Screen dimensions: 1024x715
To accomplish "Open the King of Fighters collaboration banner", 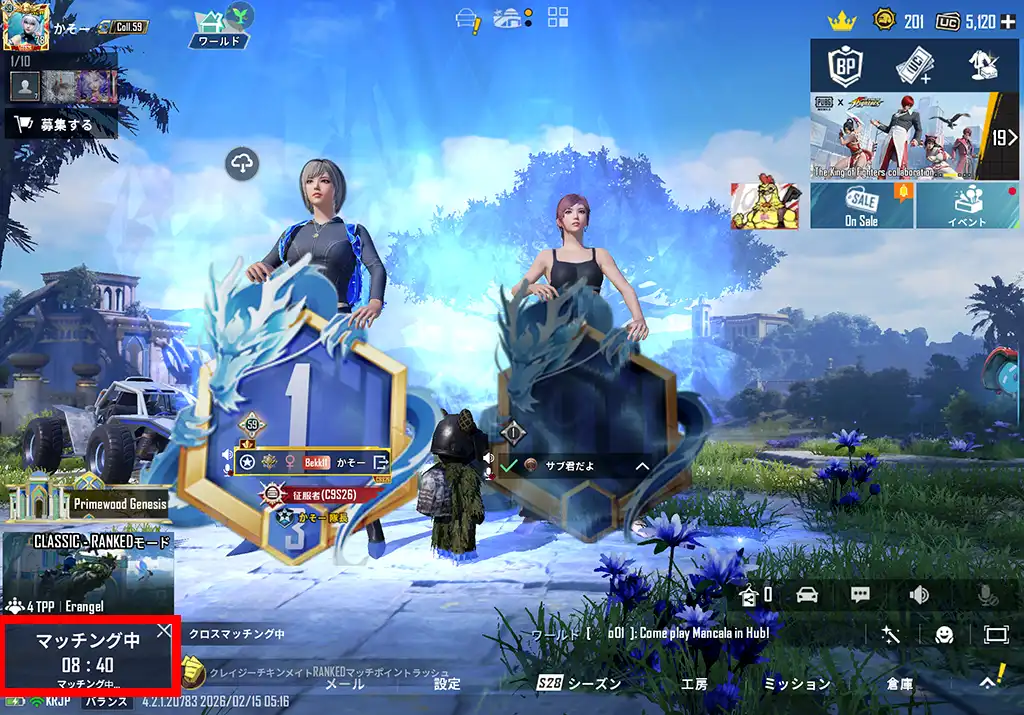I will click(900, 136).
